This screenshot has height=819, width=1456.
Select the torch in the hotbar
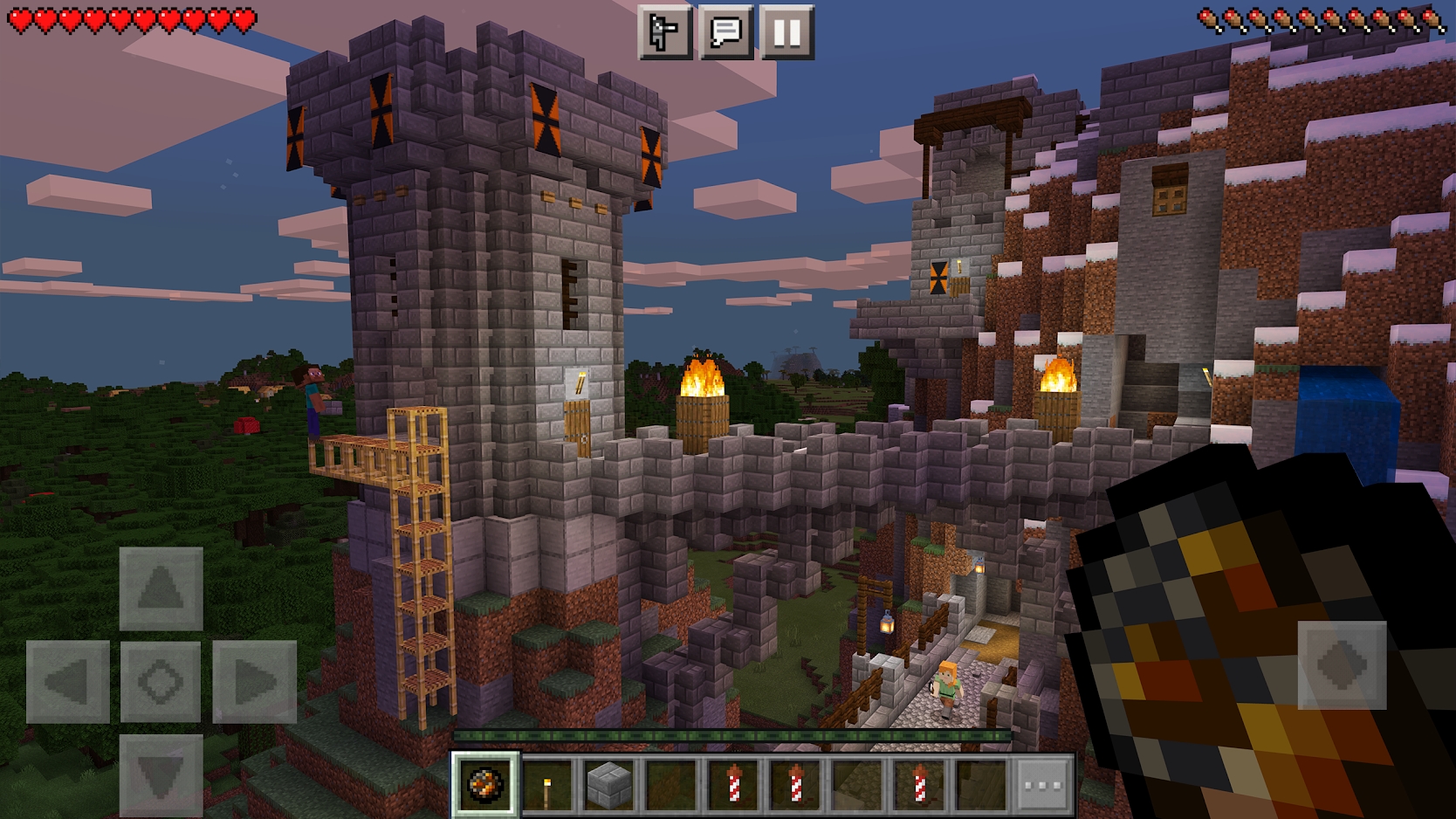(x=547, y=785)
